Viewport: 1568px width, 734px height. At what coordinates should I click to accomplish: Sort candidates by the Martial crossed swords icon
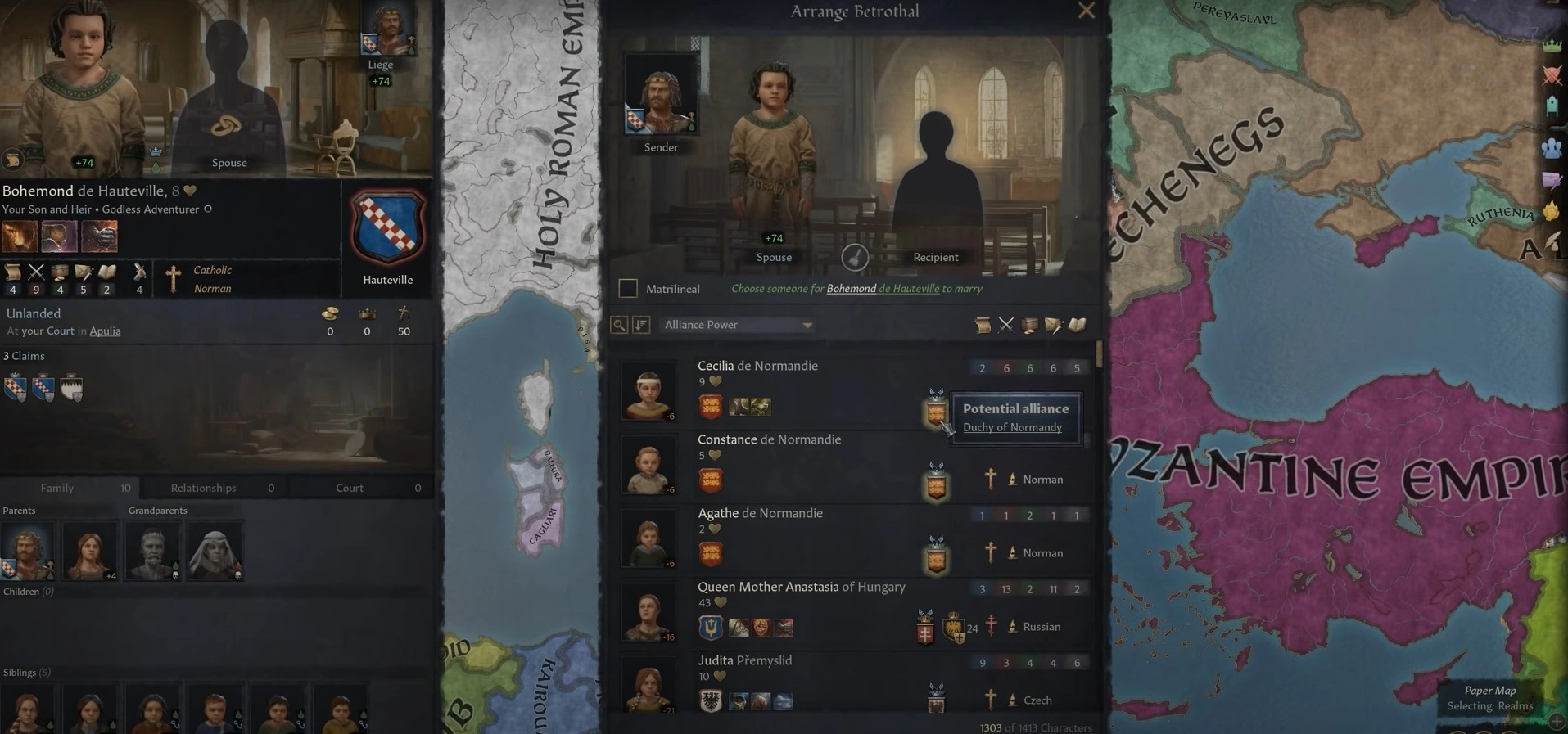point(1006,325)
